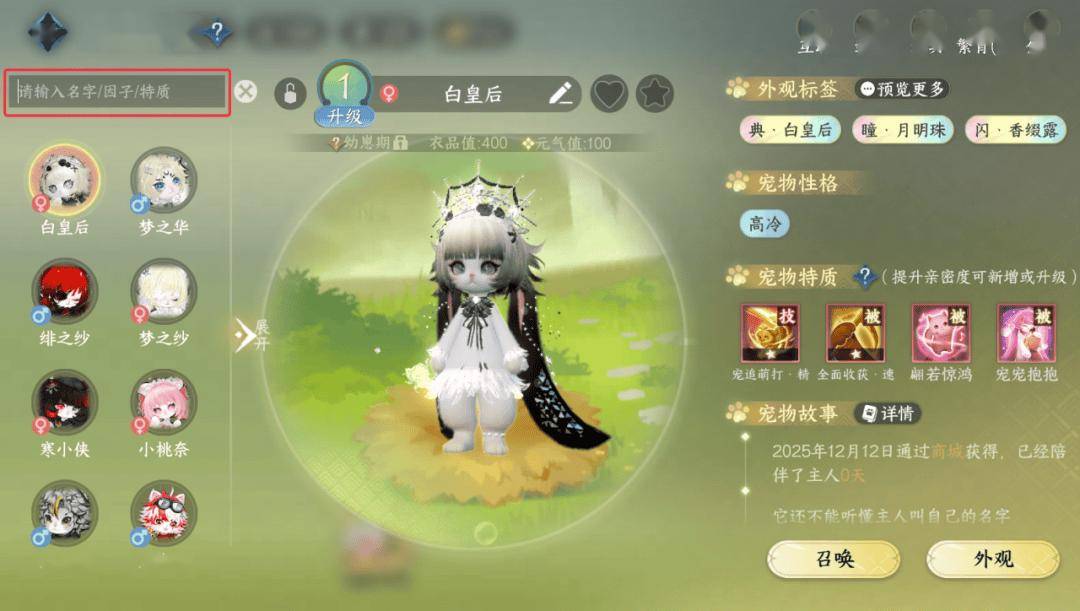Toggle the pet lock icon
The image size is (1080, 611).
click(289, 94)
